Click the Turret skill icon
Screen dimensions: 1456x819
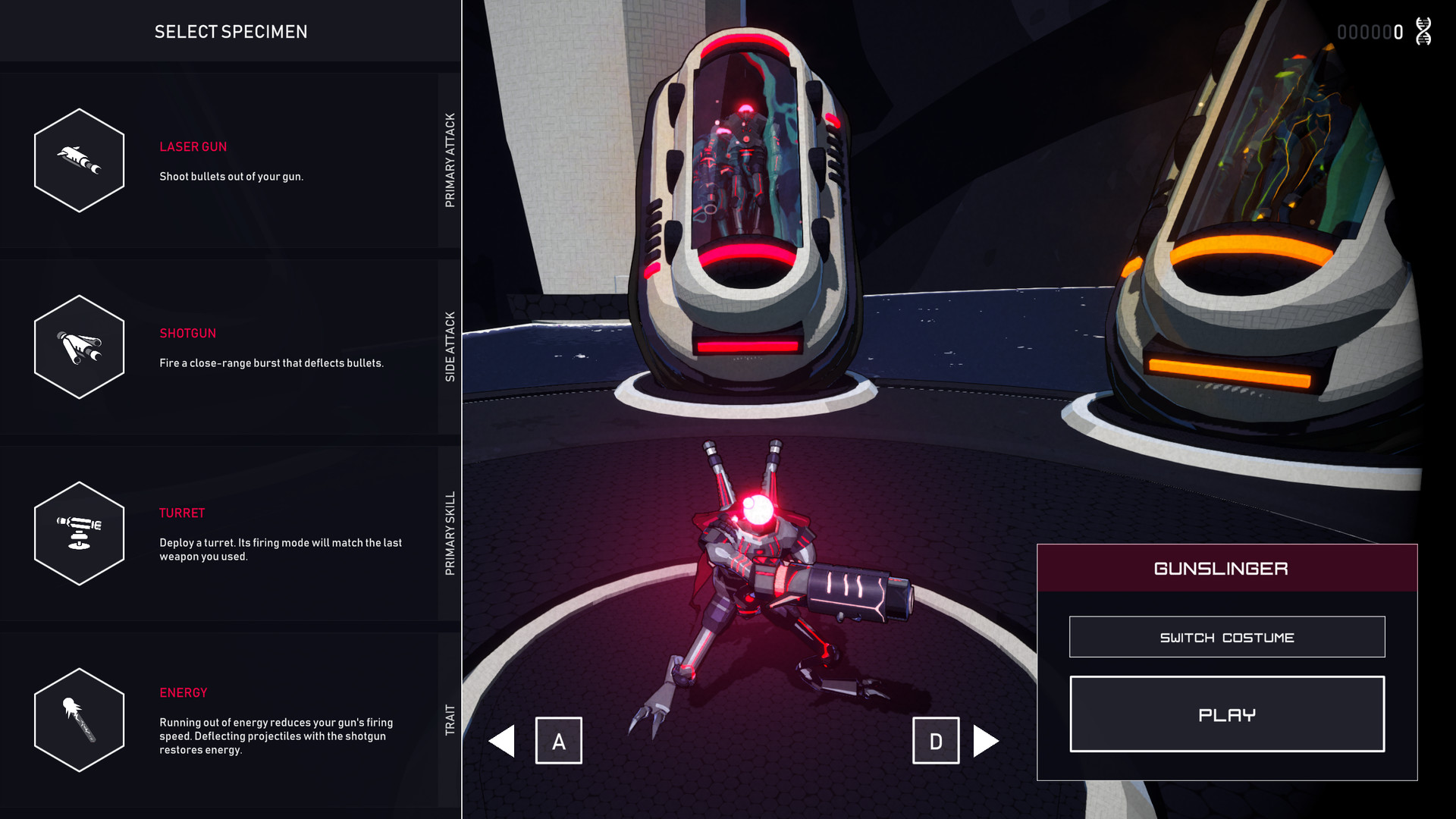pyautogui.click(x=79, y=532)
